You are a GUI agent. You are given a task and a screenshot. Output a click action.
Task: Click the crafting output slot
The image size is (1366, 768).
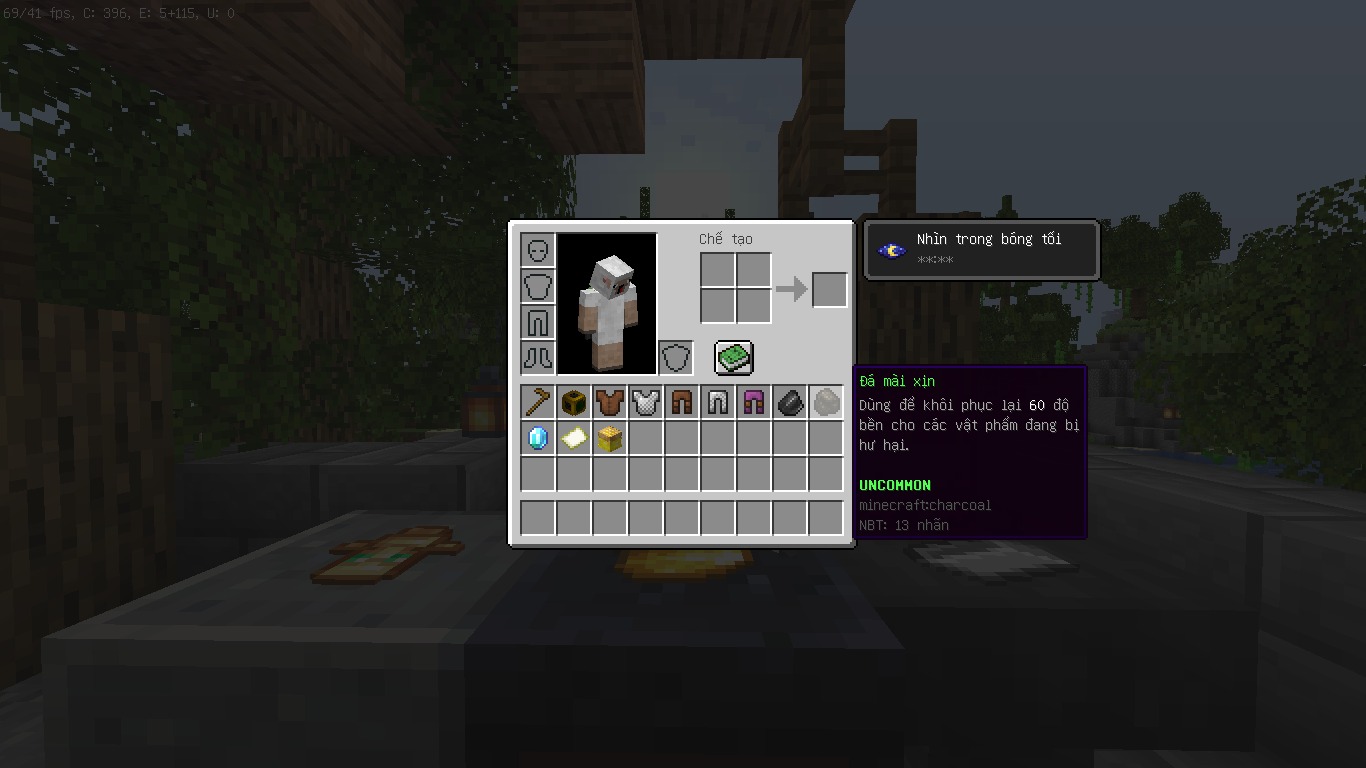click(x=829, y=290)
